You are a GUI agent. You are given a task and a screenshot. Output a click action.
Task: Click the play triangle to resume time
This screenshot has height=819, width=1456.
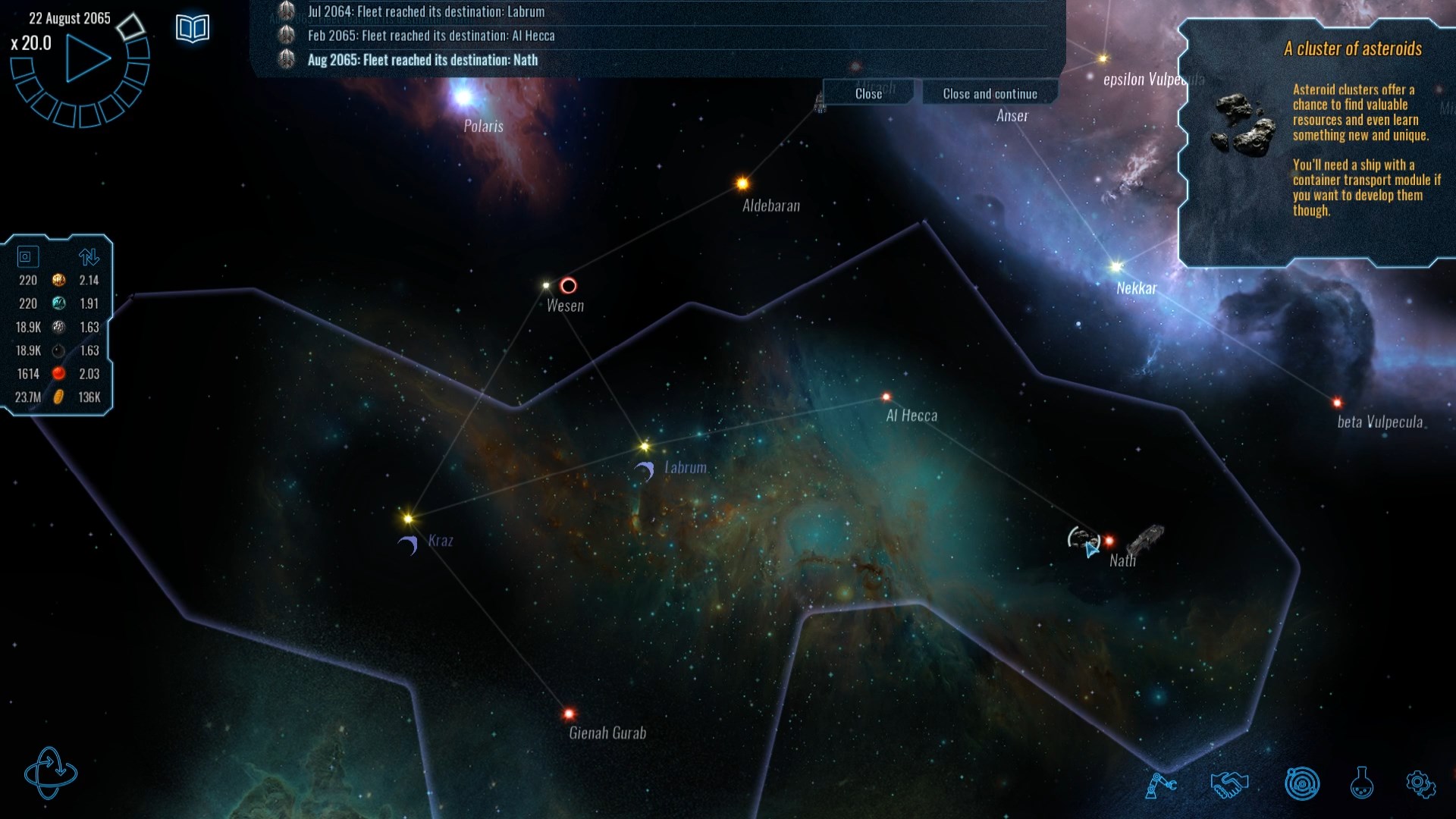[x=86, y=58]
